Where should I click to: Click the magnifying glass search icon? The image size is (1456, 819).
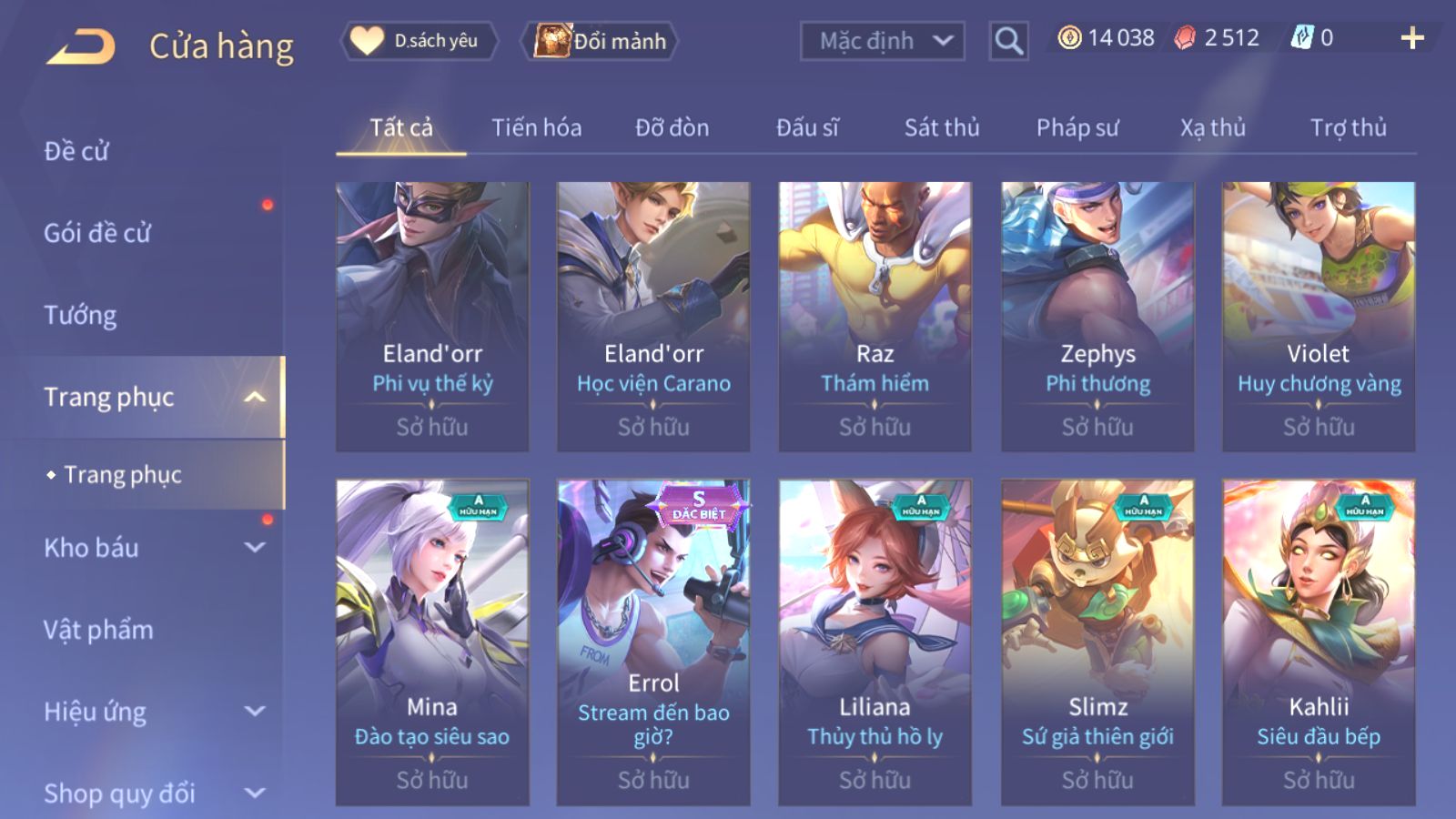point(1008,41)
